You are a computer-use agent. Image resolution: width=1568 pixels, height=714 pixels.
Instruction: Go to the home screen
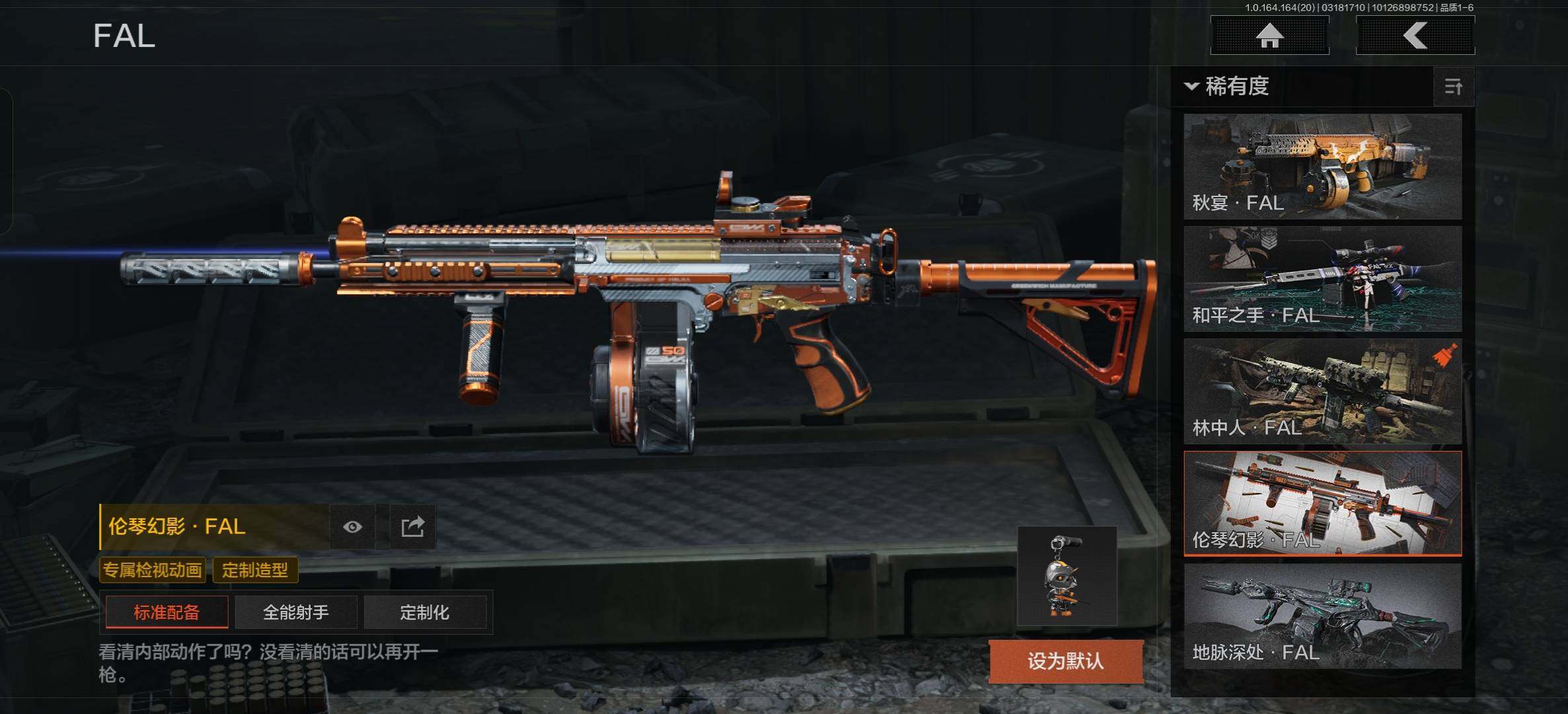1269,36
